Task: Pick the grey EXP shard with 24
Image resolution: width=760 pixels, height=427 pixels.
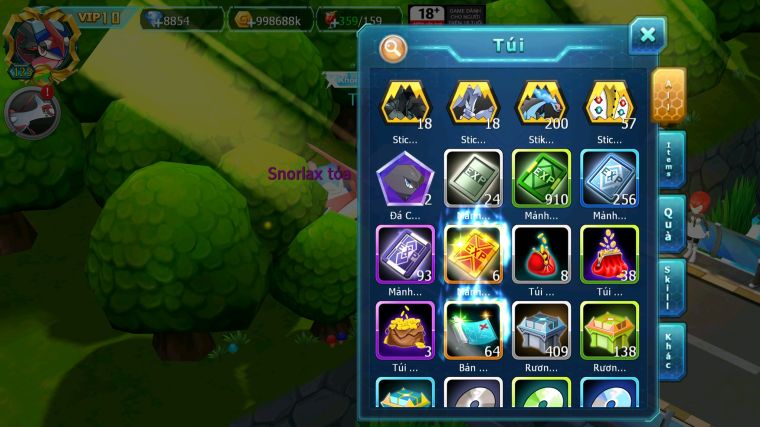Action: [473, 178]
